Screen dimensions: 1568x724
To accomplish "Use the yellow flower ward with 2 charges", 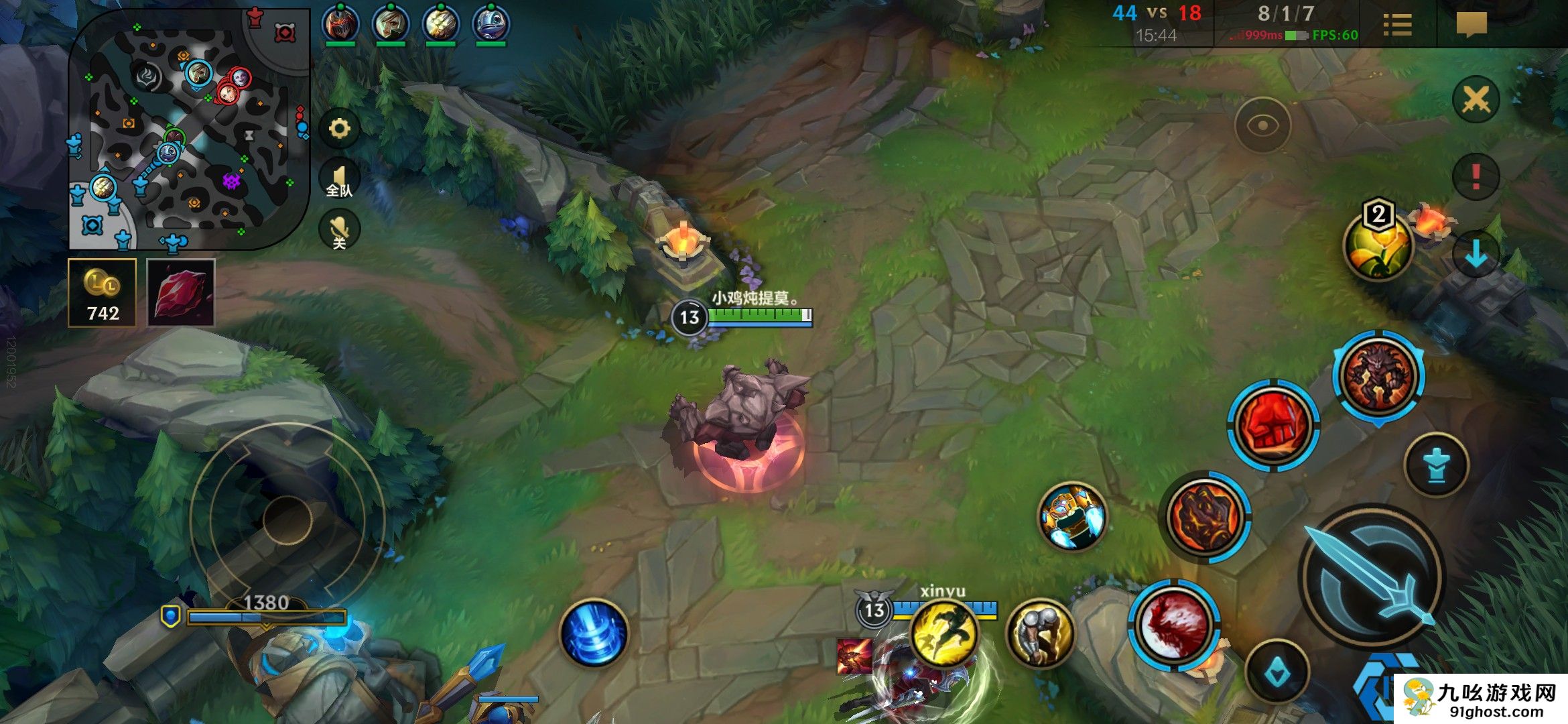I will [1378, 245].
